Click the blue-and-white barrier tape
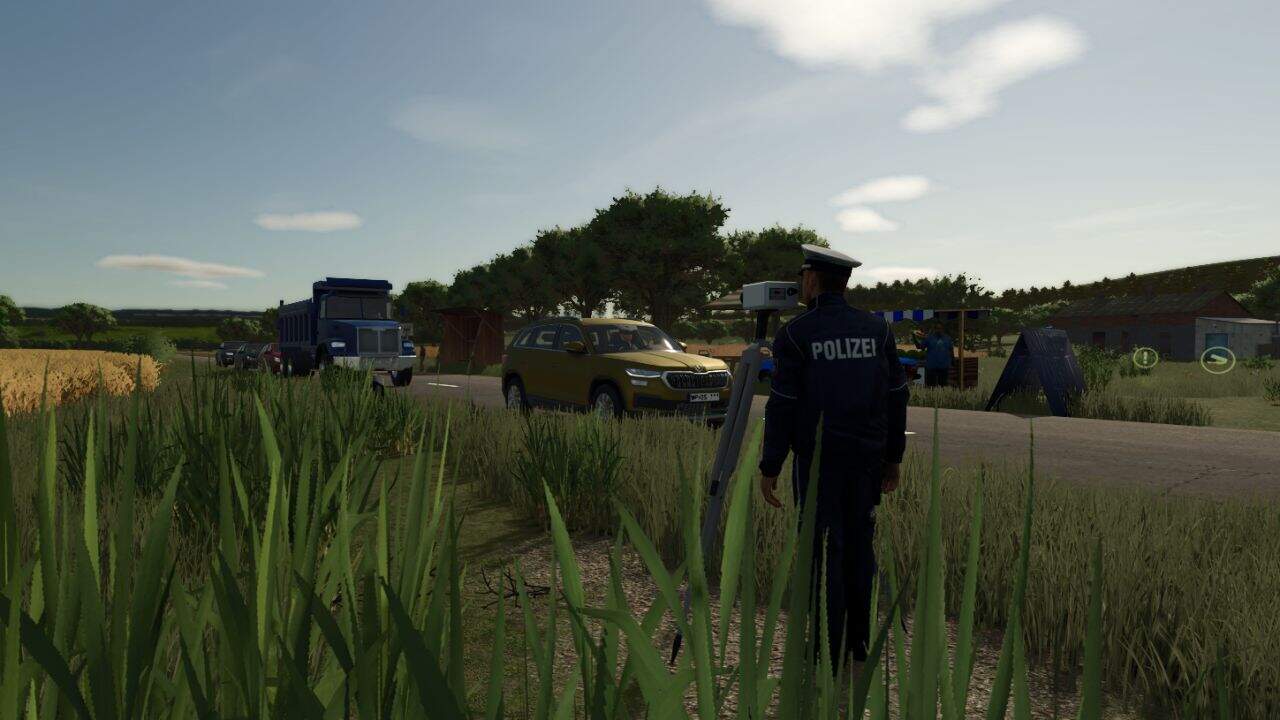Viewport: 1280px width, 720px height. point(905,315)
